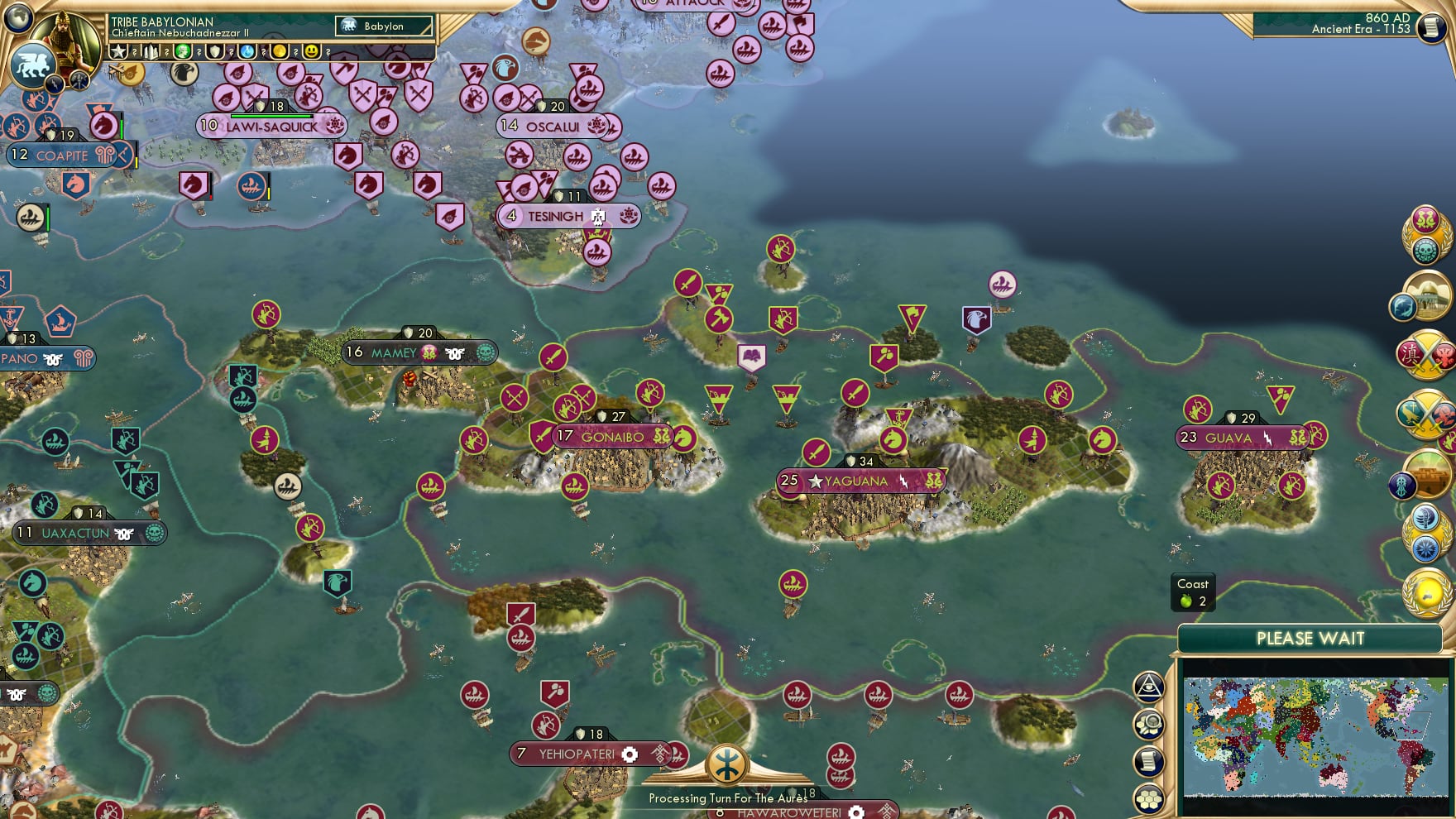
Task: Click the gold coin indicator on the status ribbon
Action: pos(279,51)
